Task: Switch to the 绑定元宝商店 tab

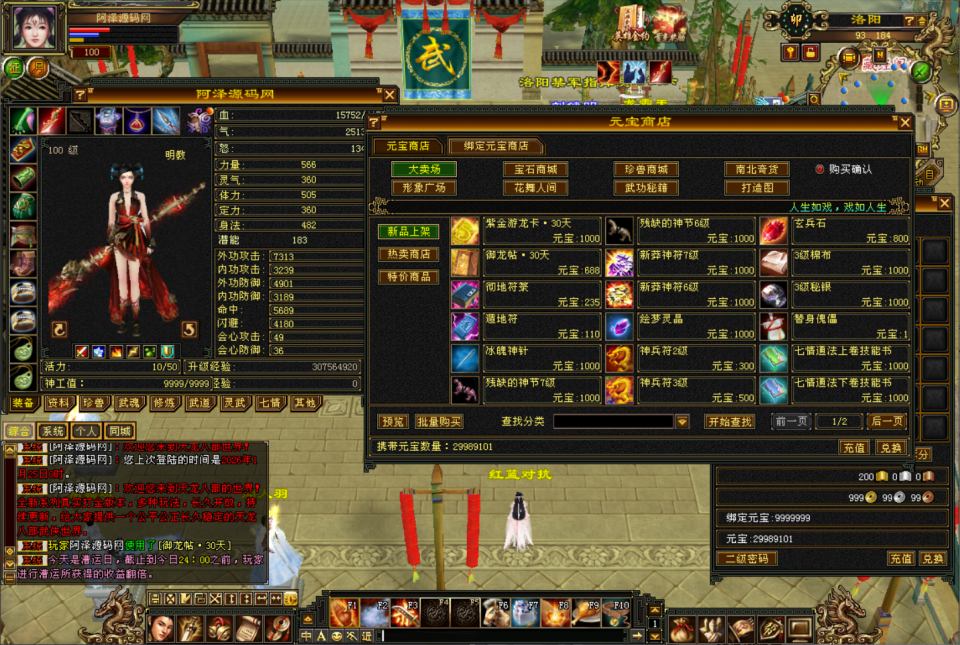Action: (x=495, y=146)
